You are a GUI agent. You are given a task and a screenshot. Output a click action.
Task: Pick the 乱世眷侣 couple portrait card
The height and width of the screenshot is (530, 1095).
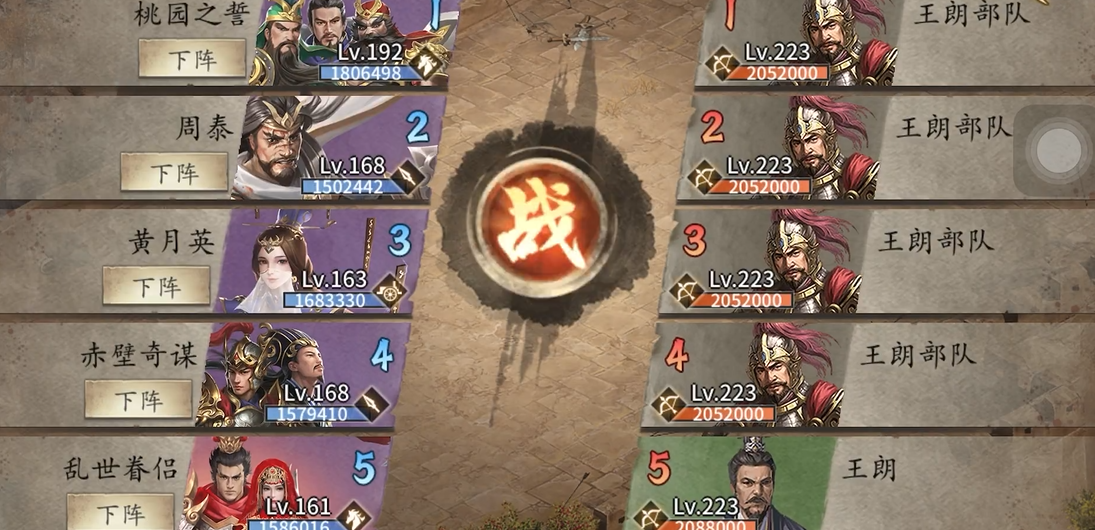[x=280, y=485]
